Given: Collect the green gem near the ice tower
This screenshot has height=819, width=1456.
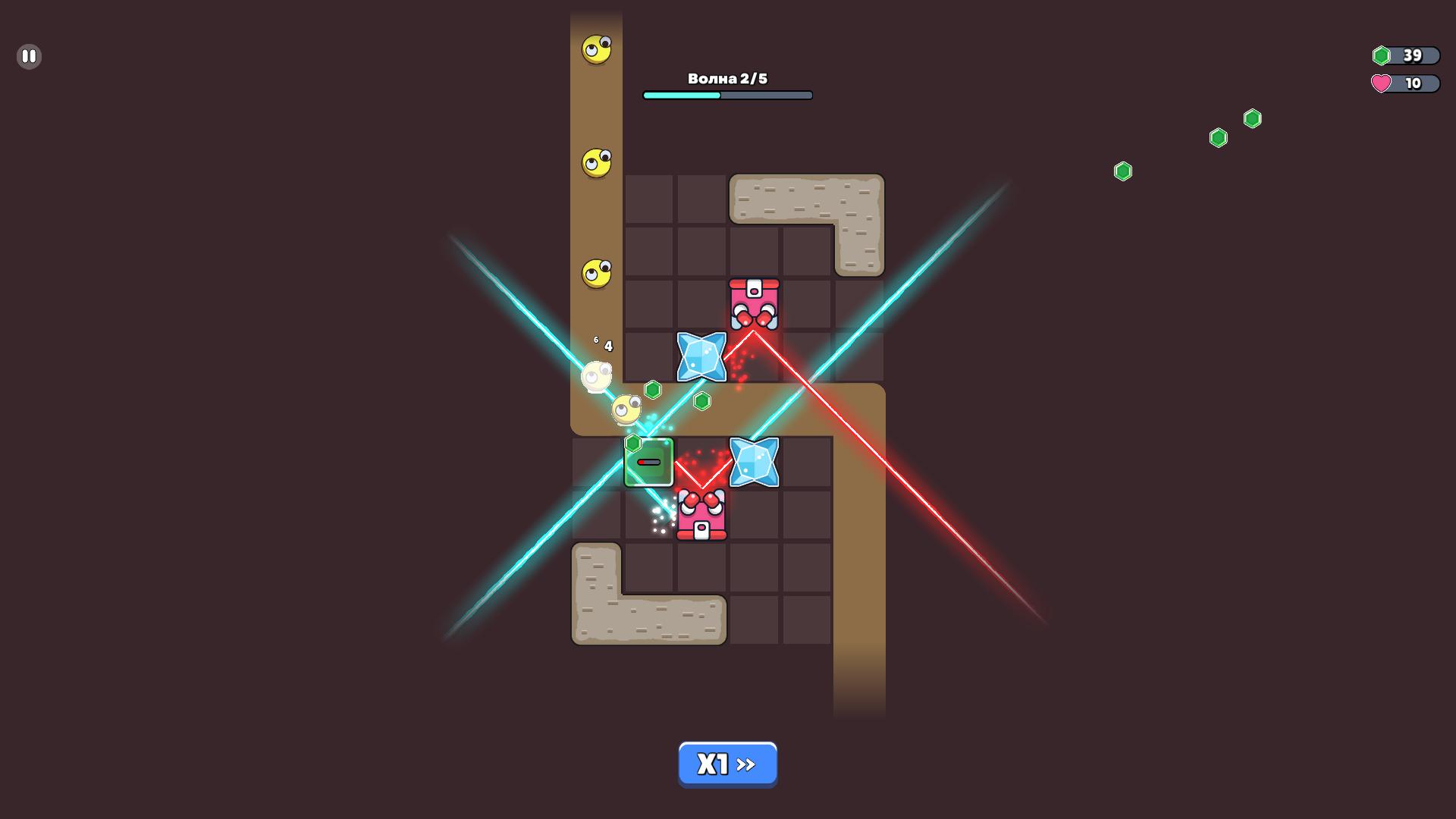Looking at the screenshot, I should [701, 400].
